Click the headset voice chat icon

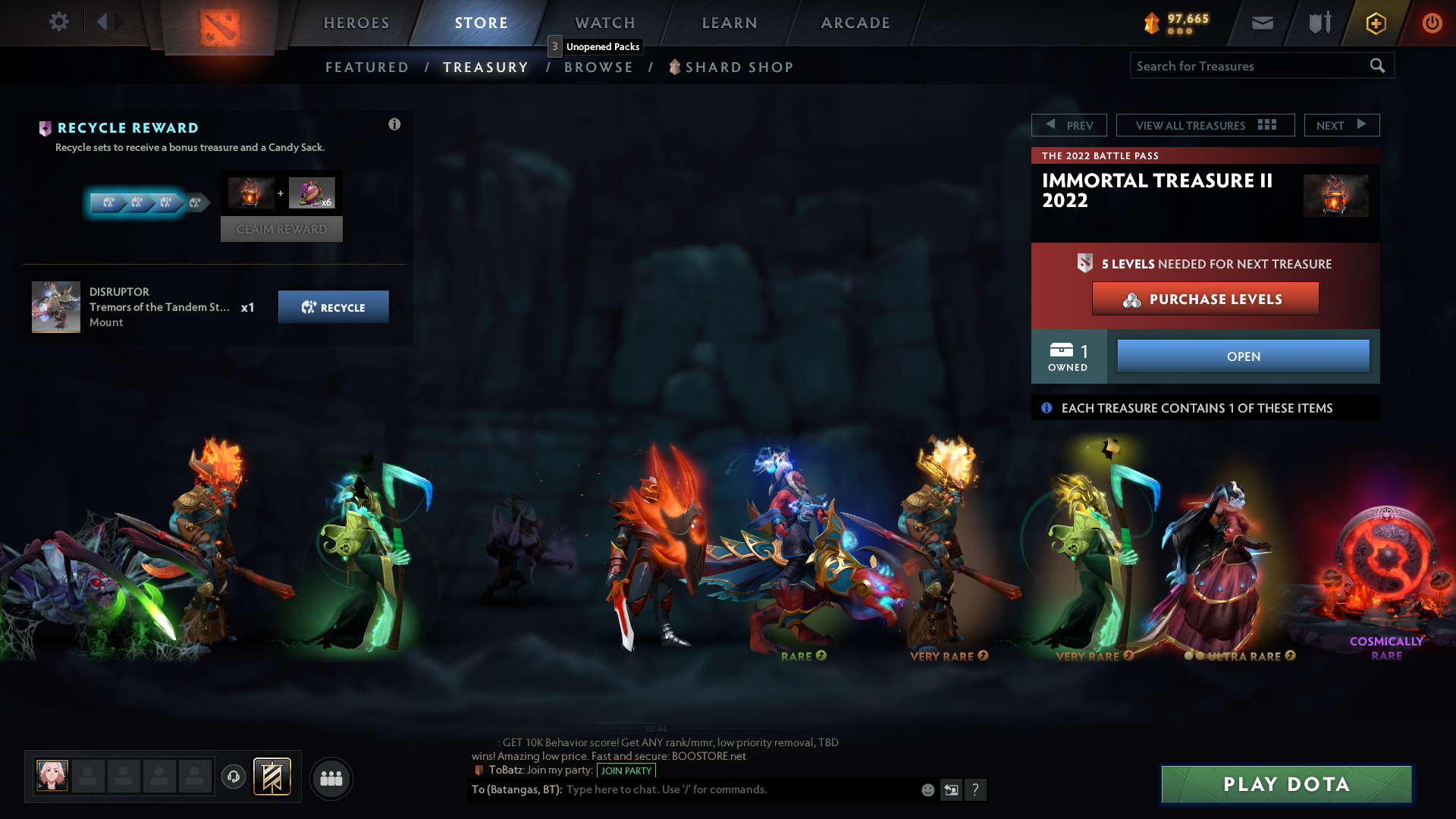[x=233, y=777]
